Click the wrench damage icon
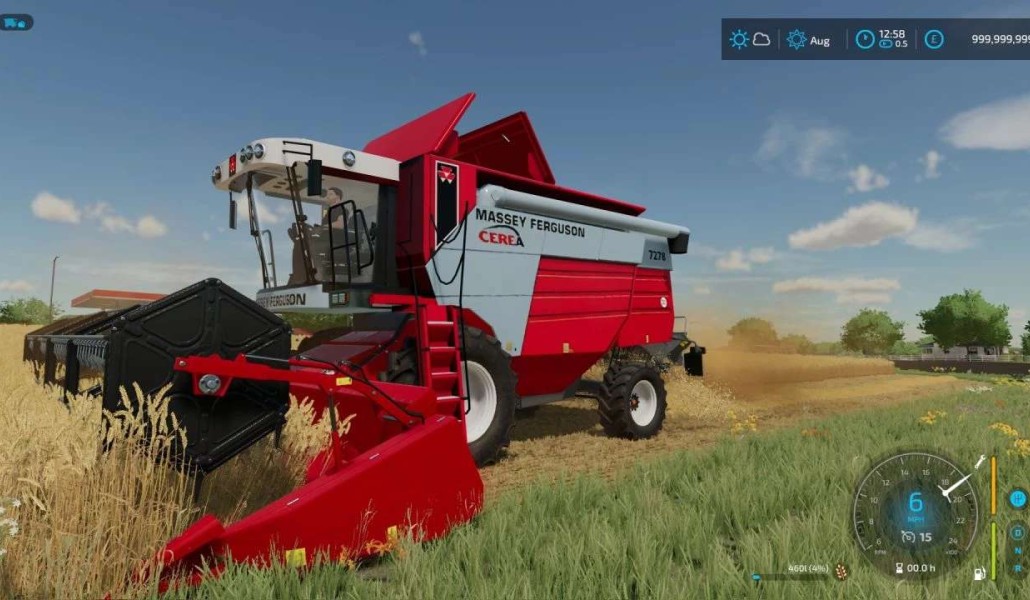The width and height of the screenshot is (1030, 600). tap(982, 461)
